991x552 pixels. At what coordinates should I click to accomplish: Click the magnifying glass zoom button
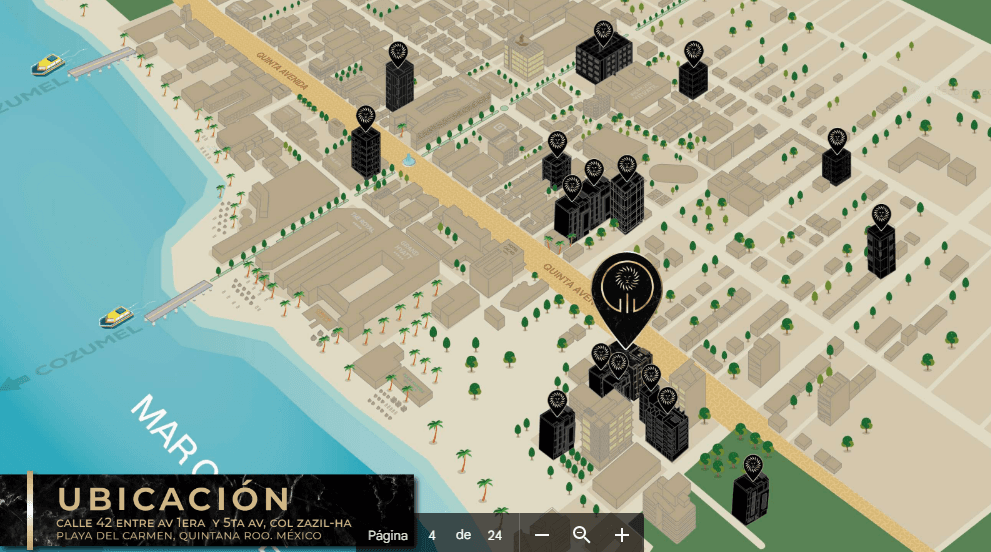pyautogui.click(x=581, y=535)
